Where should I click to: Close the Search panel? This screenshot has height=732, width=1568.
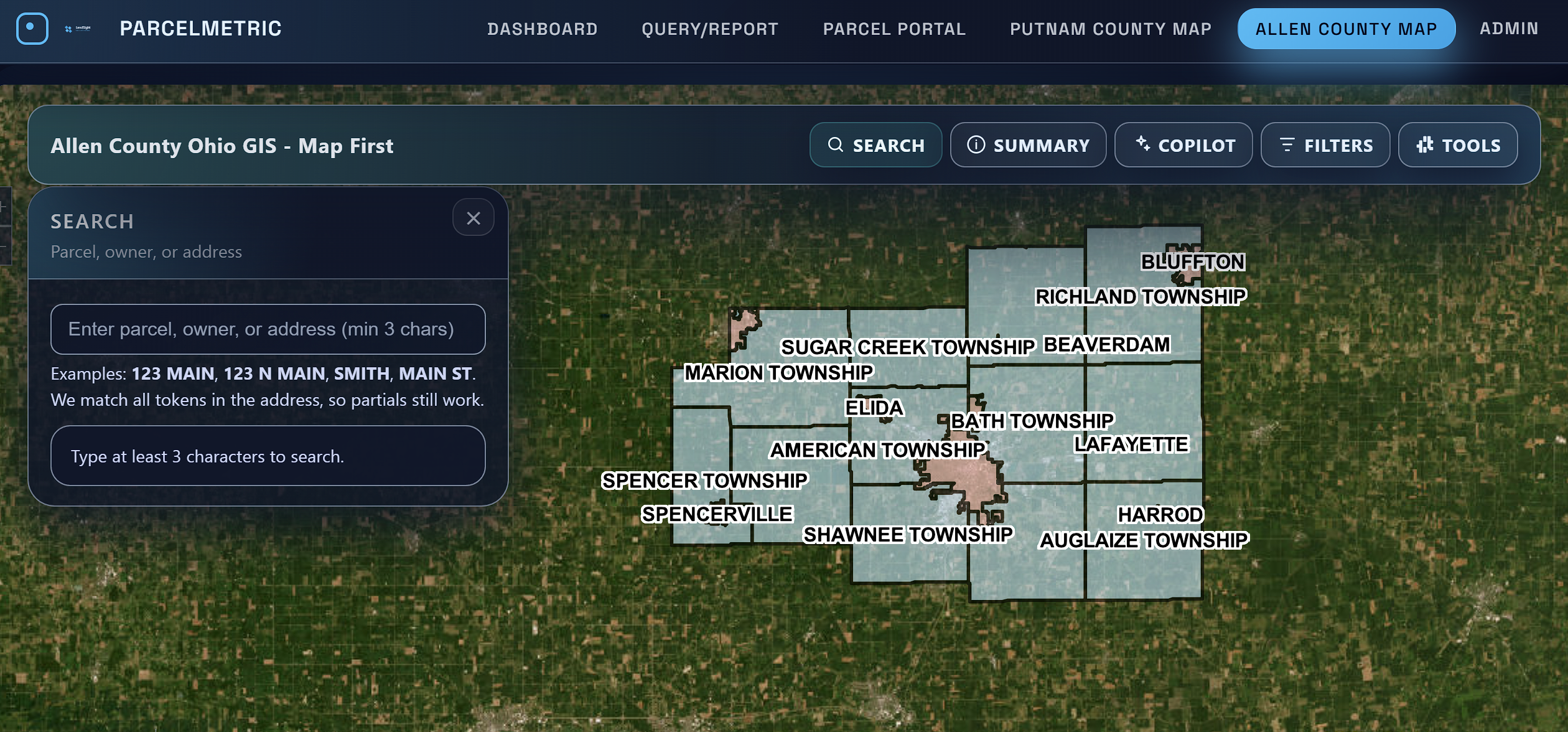point(473,218)
